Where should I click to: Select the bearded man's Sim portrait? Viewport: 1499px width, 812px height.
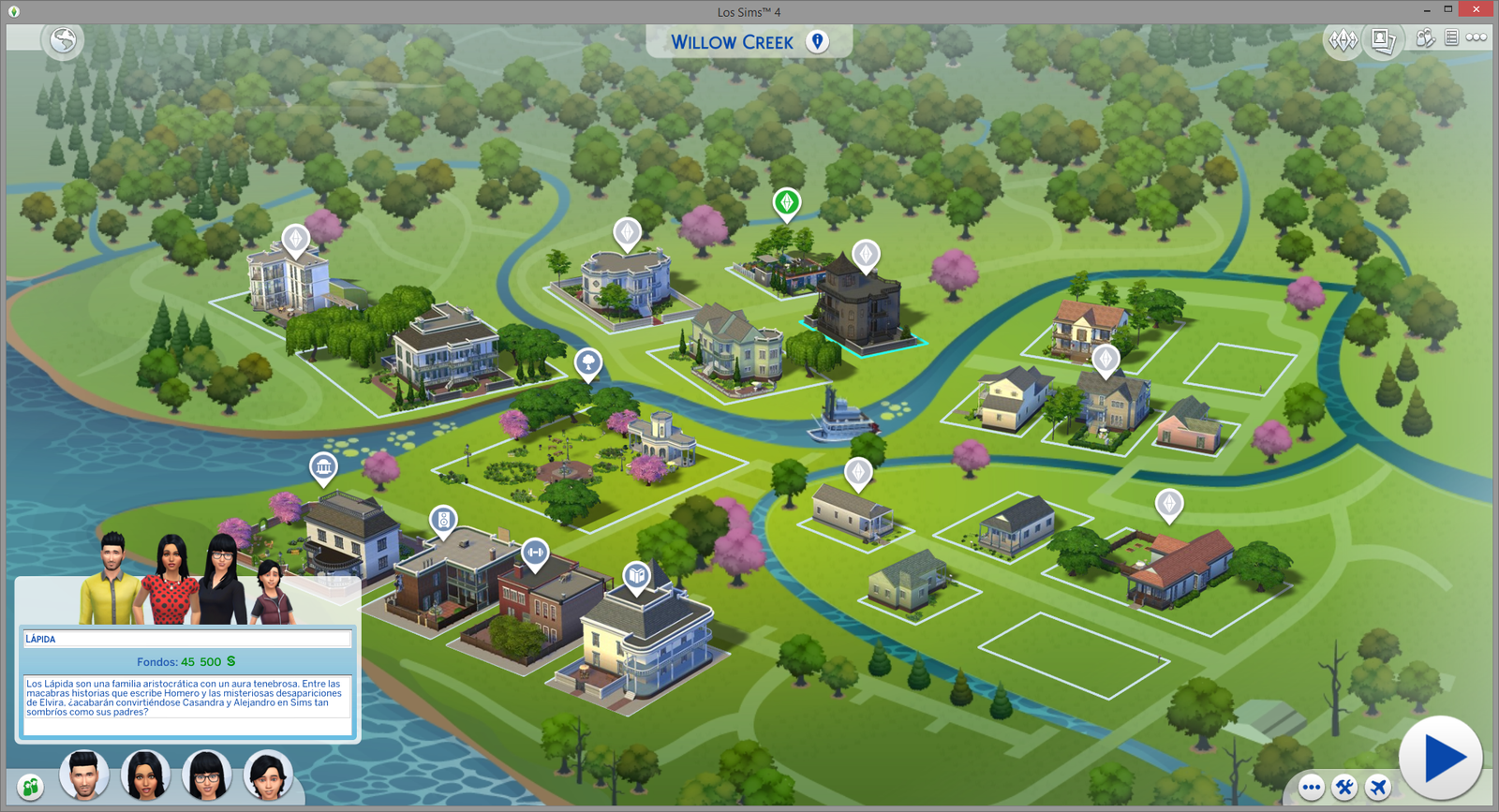click(x=84, y=775)
